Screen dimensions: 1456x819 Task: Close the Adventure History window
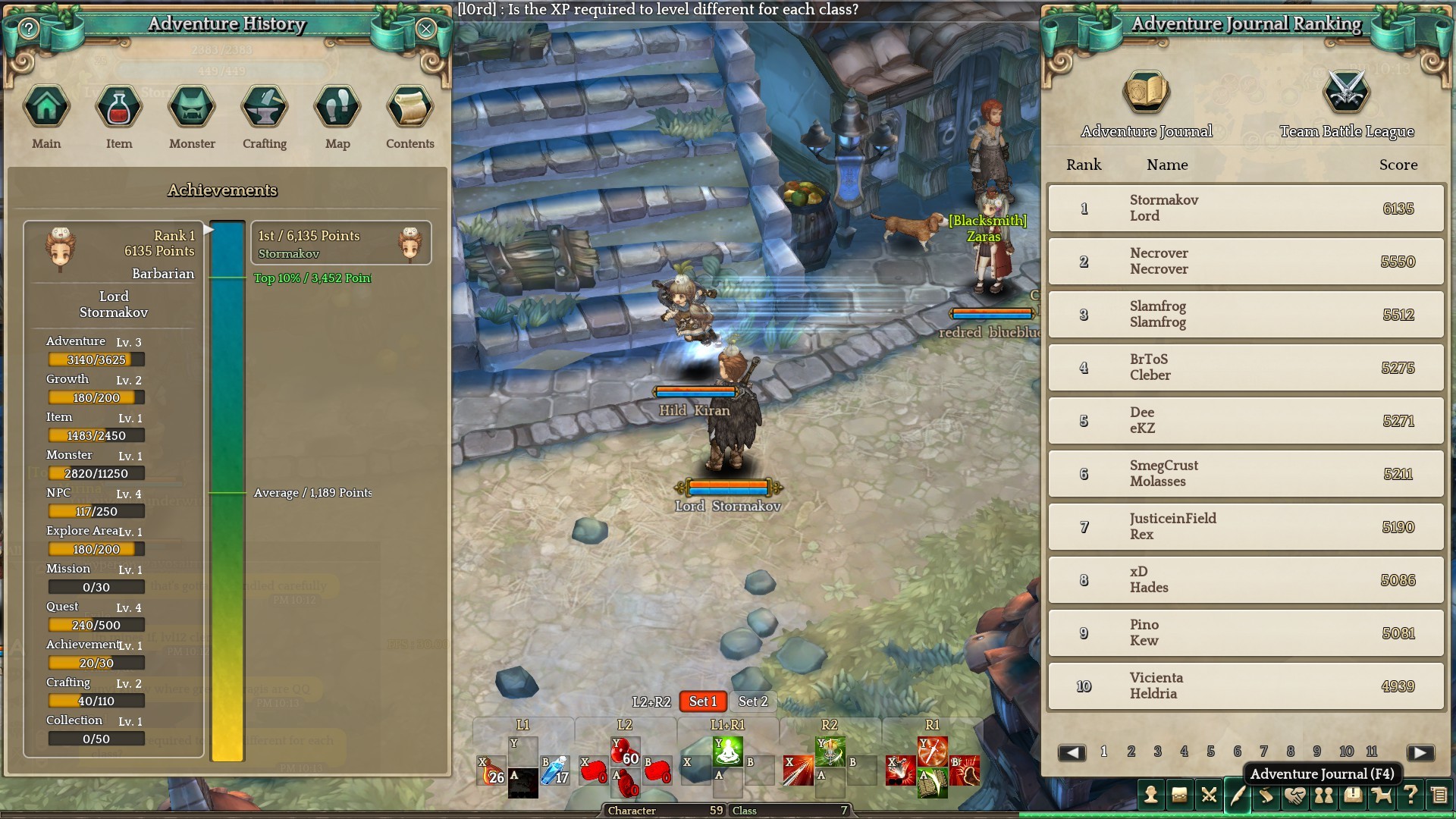coord(426,29)
